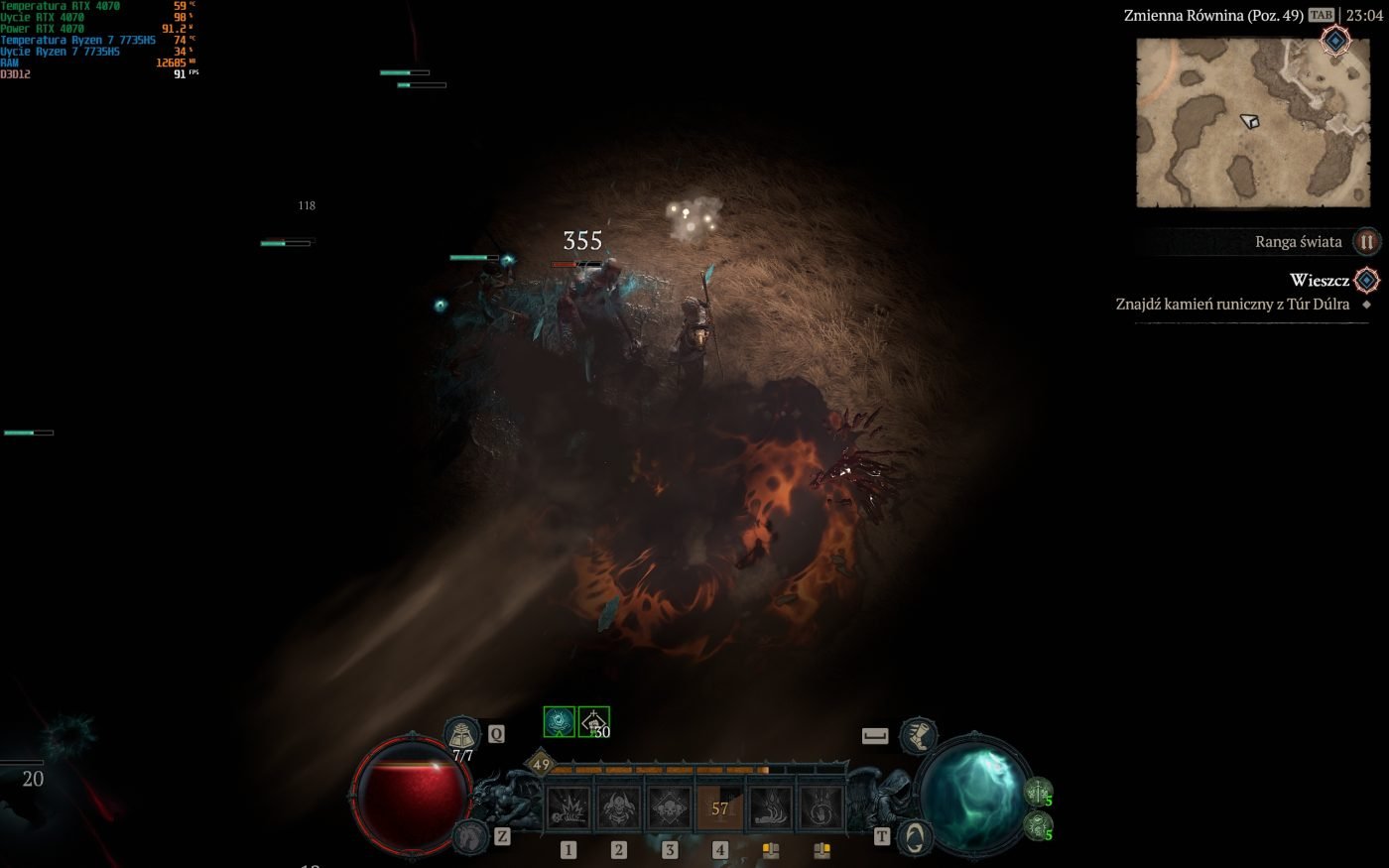The image size is (1389, 868).
Task: Activate the grasping claws skill slot
Action: [x=771, y=807]
